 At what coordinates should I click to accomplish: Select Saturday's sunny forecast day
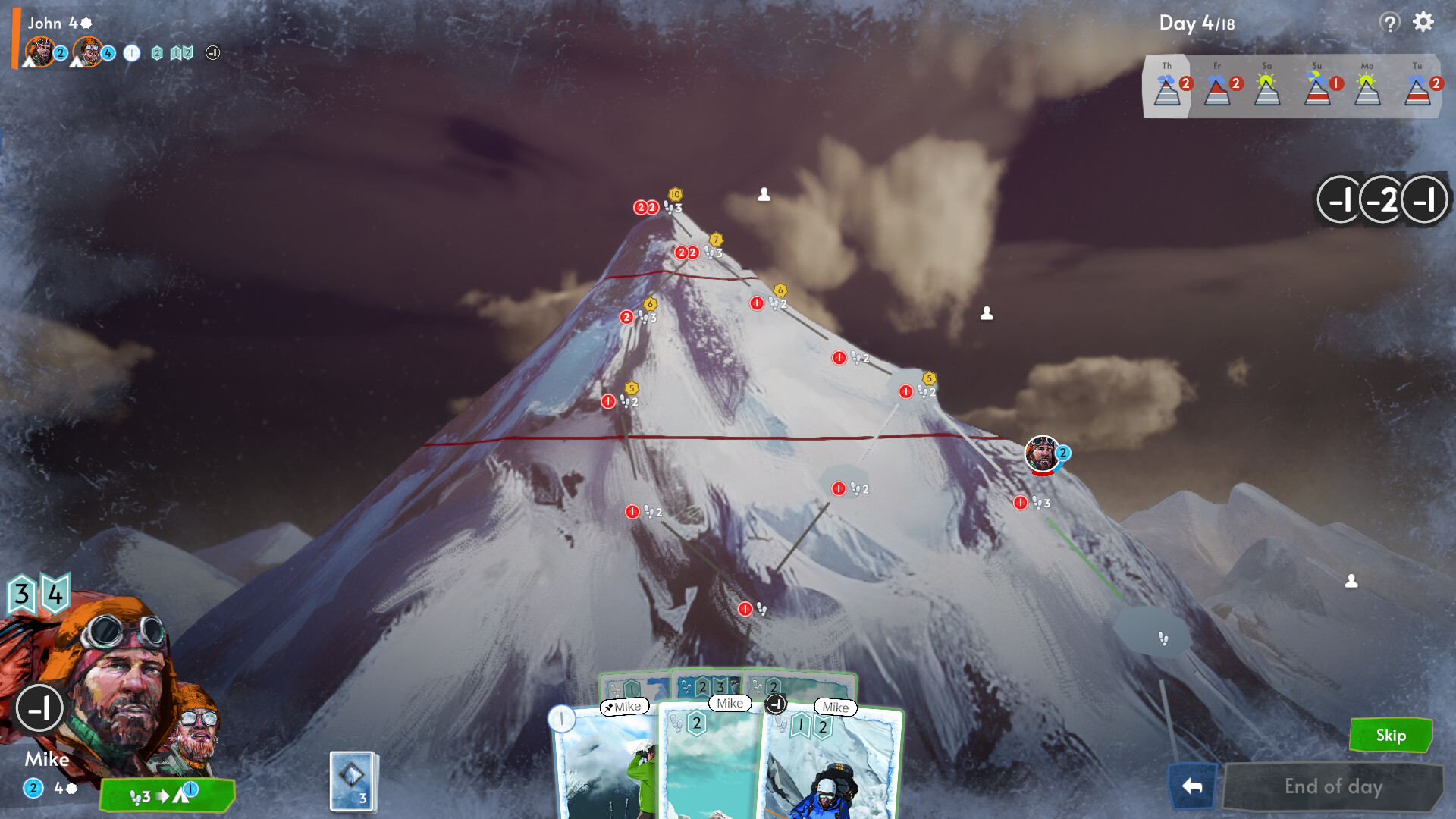(x=1267, y=89)
